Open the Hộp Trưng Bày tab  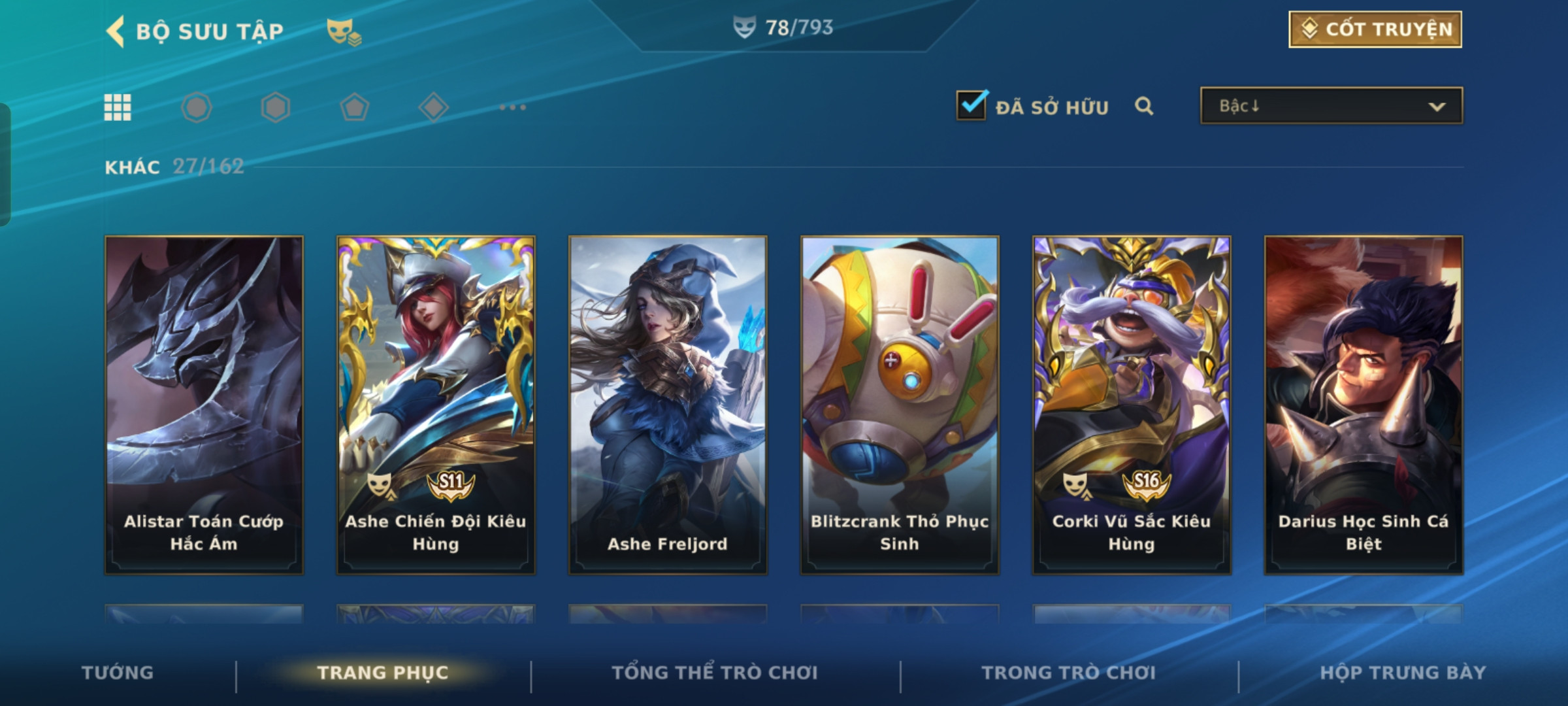pyautogui.click(x=1403, y=673)
